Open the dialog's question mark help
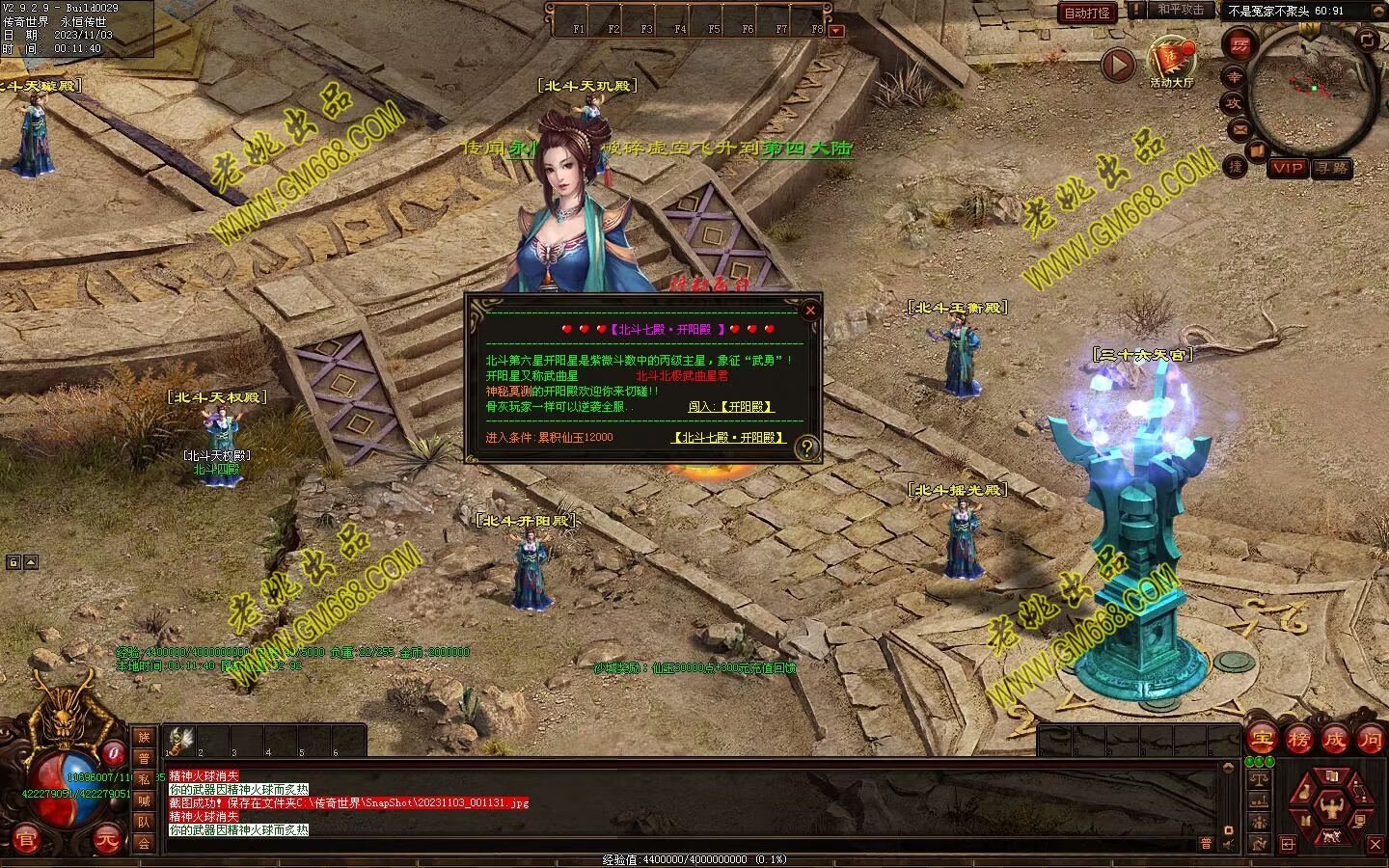Screen dimensions: 1389x868 click(807, 448)
